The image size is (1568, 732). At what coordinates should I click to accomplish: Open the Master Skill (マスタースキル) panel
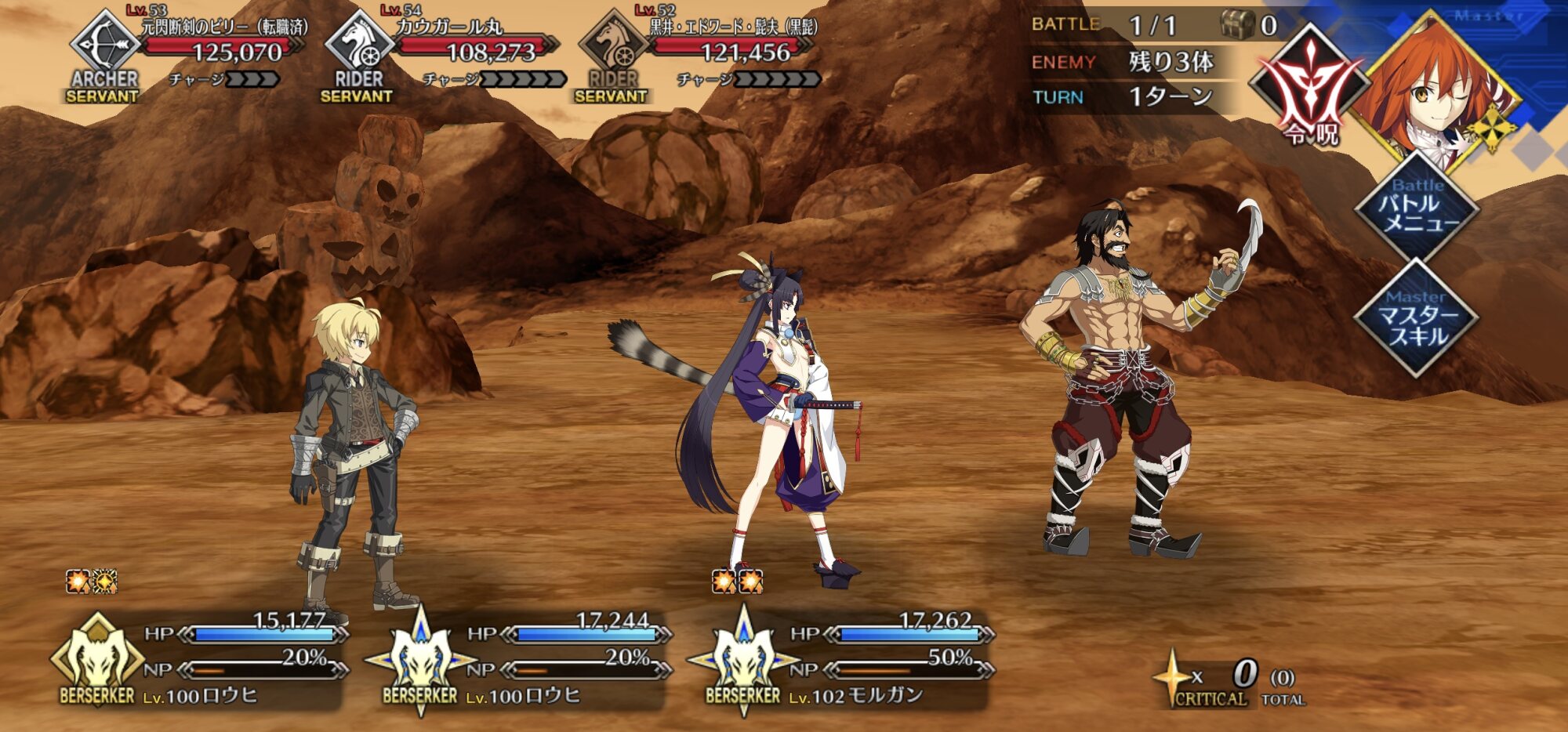coord(1417,319)
